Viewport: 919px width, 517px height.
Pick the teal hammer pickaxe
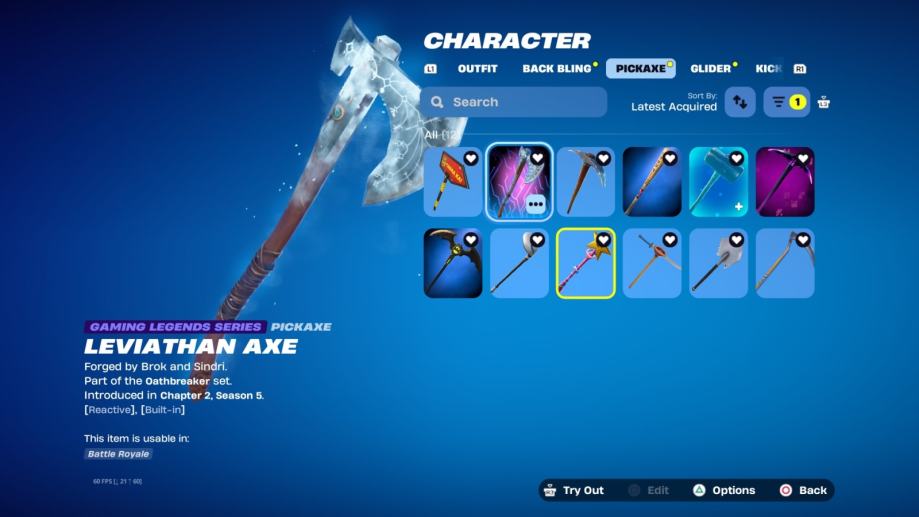718,182
